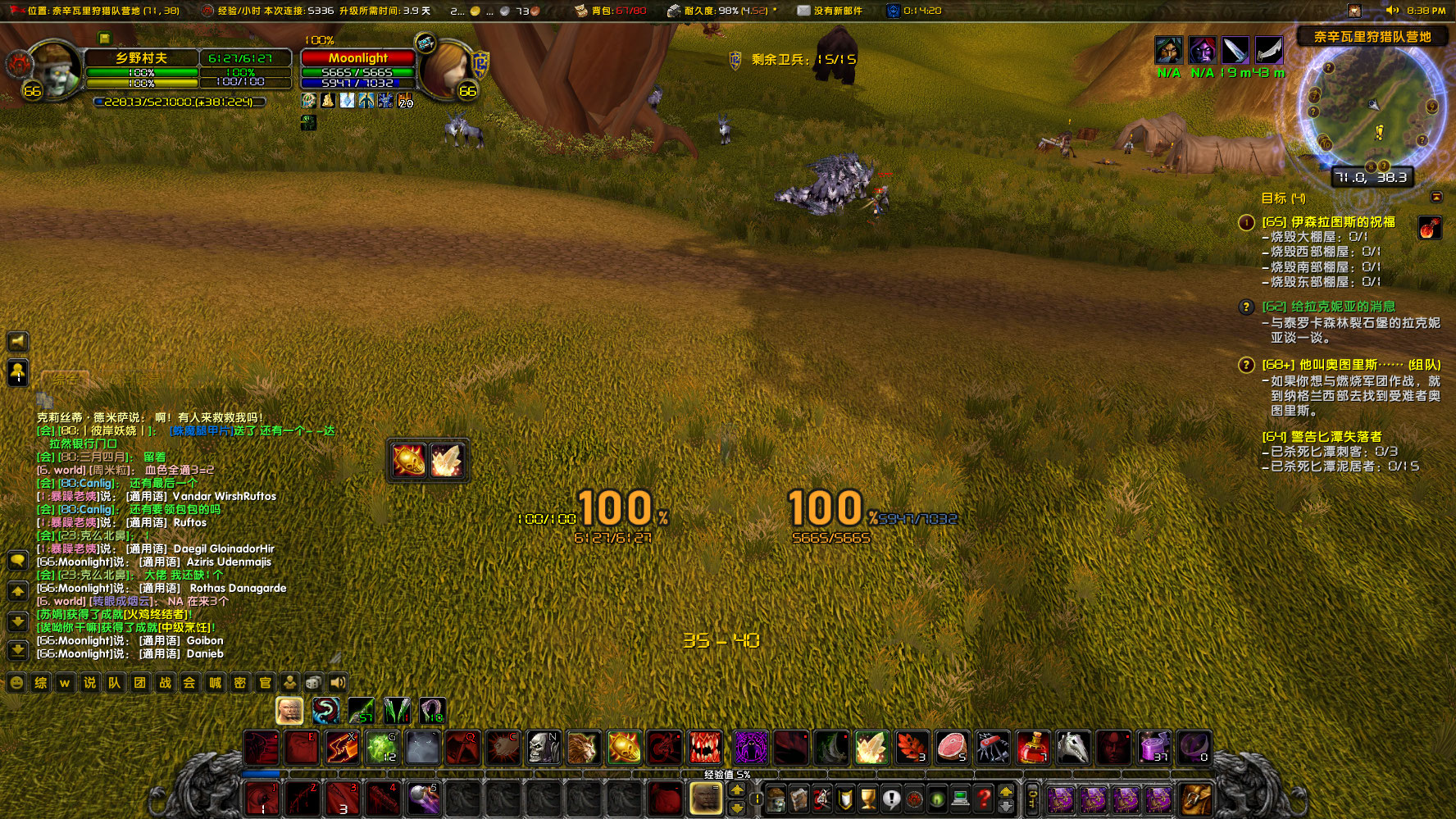Click the red question mark help icon

(x=984, y=799)
